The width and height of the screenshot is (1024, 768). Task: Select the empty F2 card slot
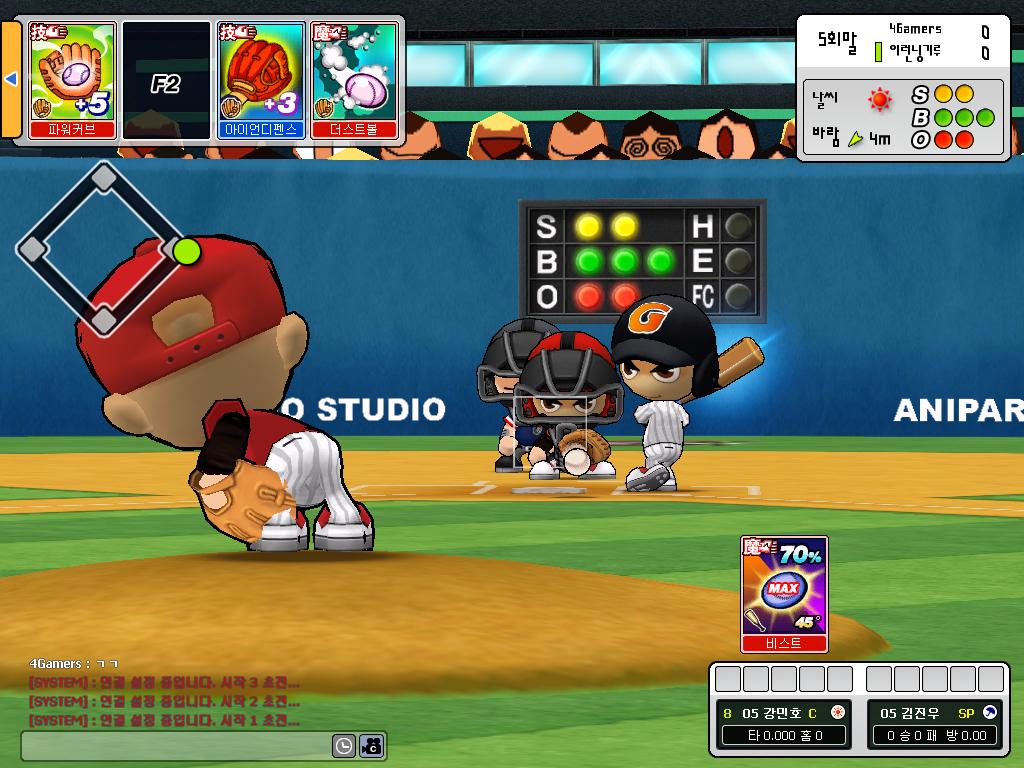165,79
